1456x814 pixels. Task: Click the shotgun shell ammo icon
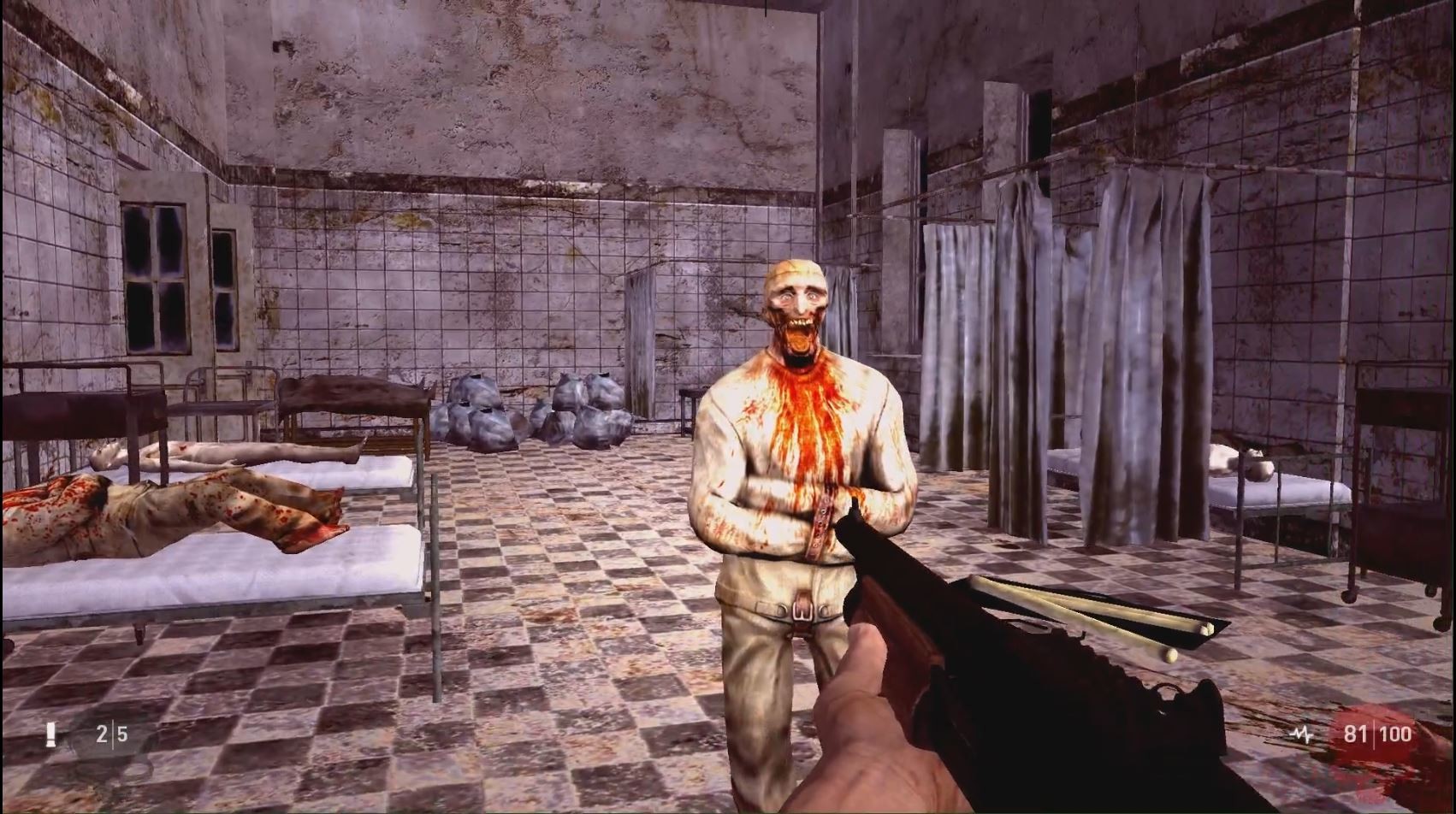[51, 734]
